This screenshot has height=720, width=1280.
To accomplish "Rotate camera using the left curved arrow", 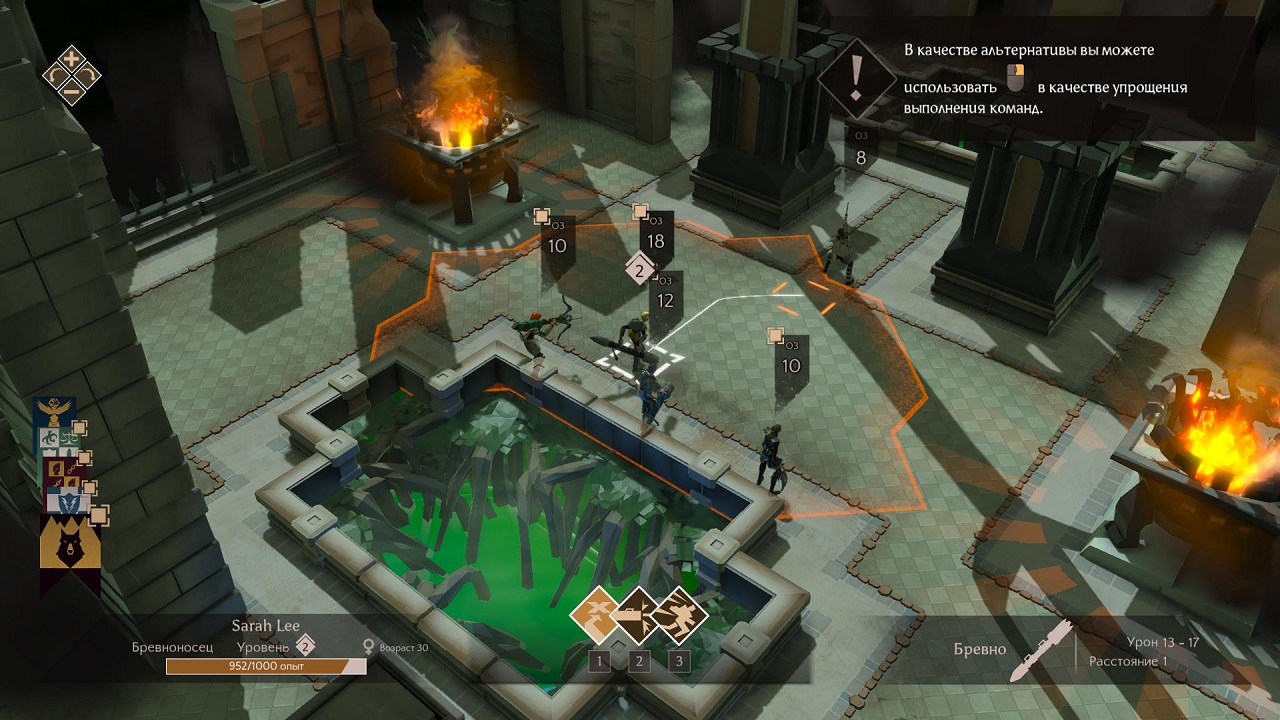I will click(x=54, y=75).
